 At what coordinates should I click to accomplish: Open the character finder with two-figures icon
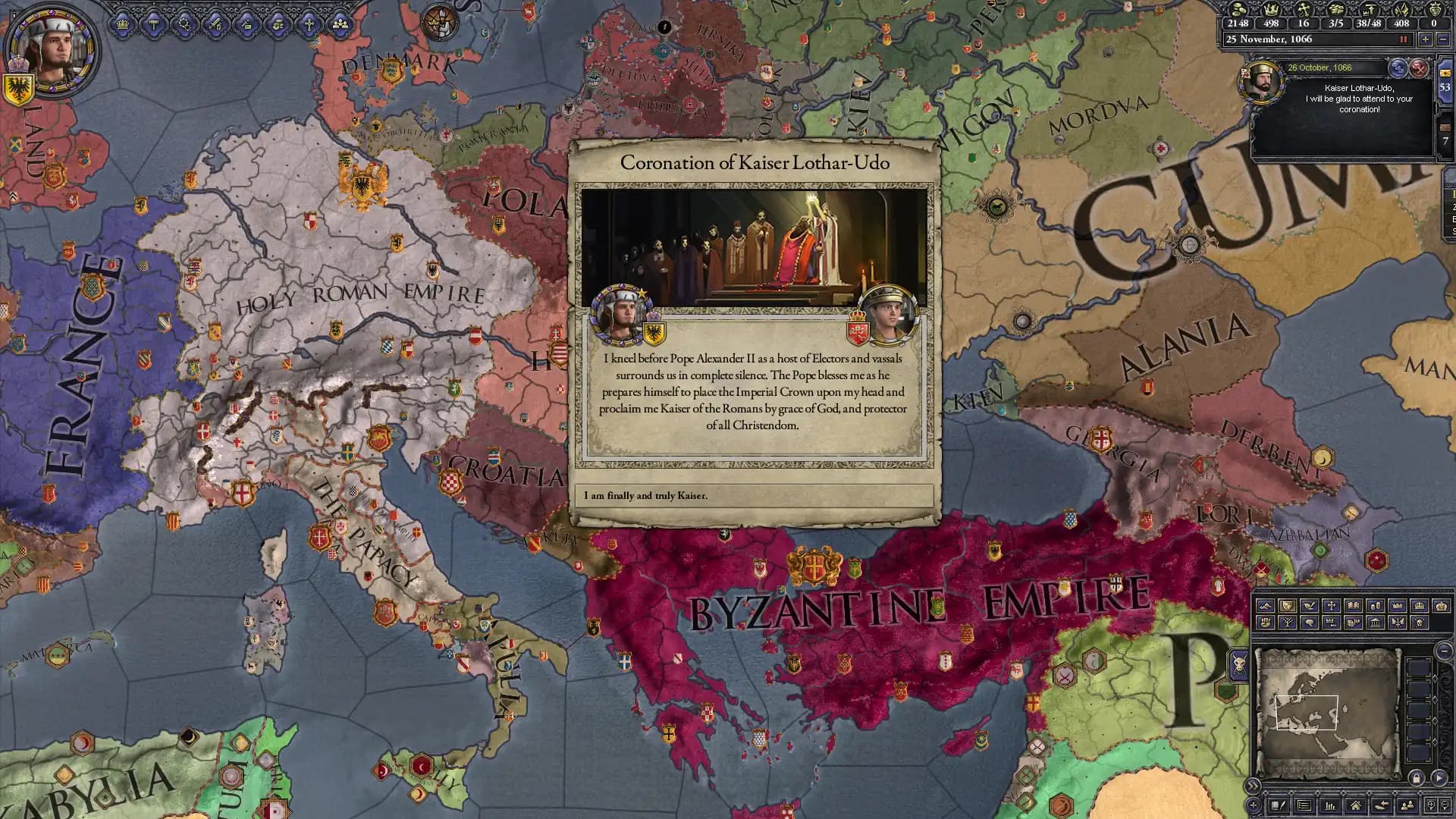point(1408,807)
